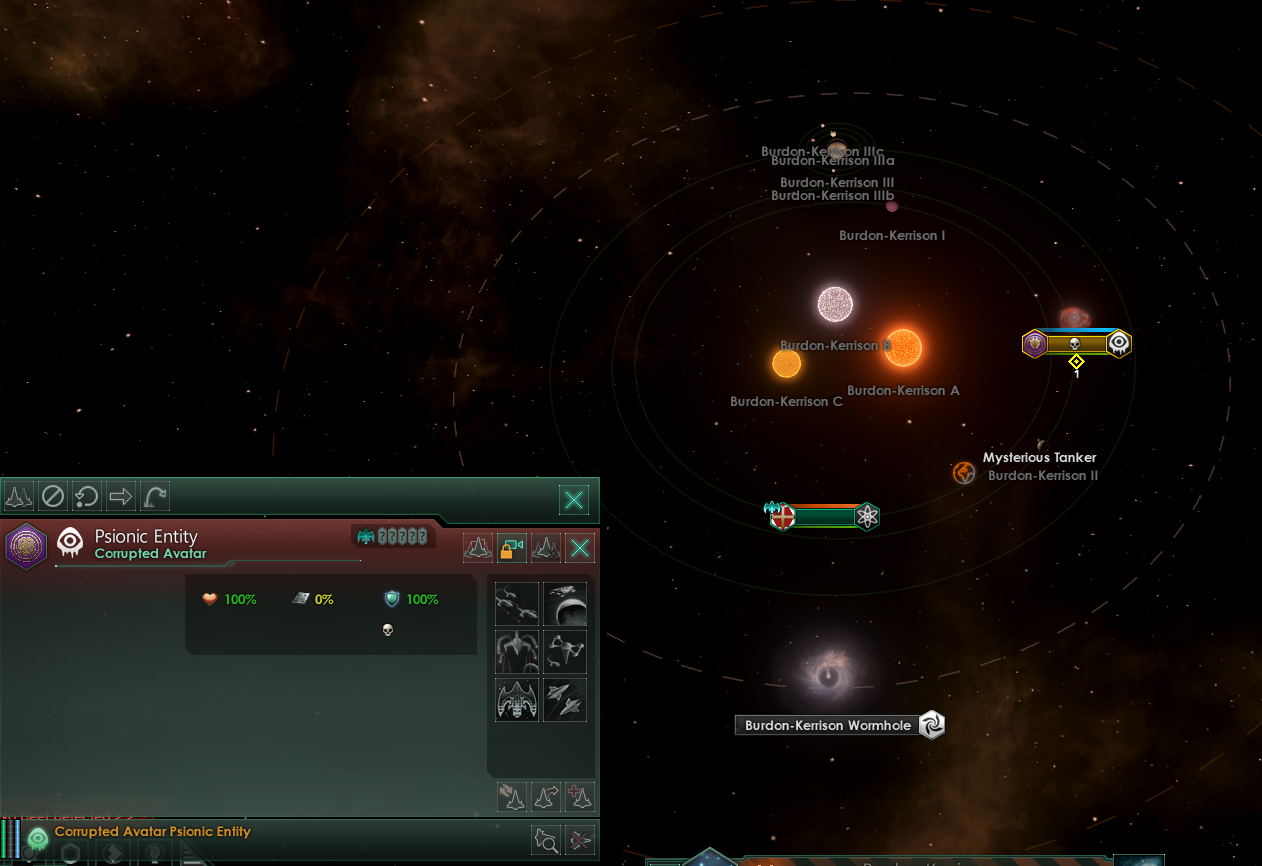
Task: Select the yellow Psionic Entity fleet marker
Action: tap(1076, 344)
